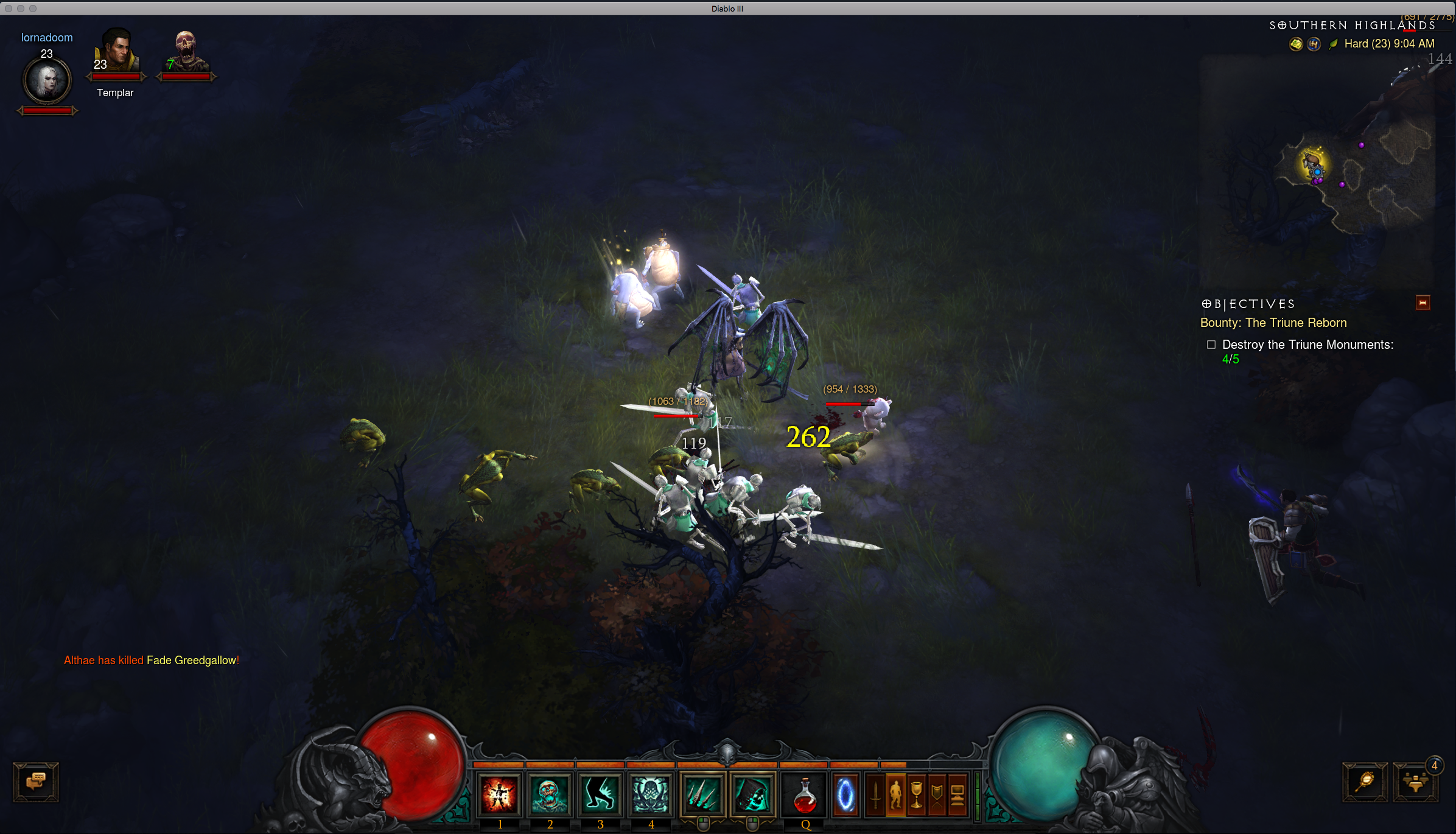Viewport: 1456px width, 834px height.
Task: Collapse the Objectives tracker panel
Action: [x=1423, y=303]
